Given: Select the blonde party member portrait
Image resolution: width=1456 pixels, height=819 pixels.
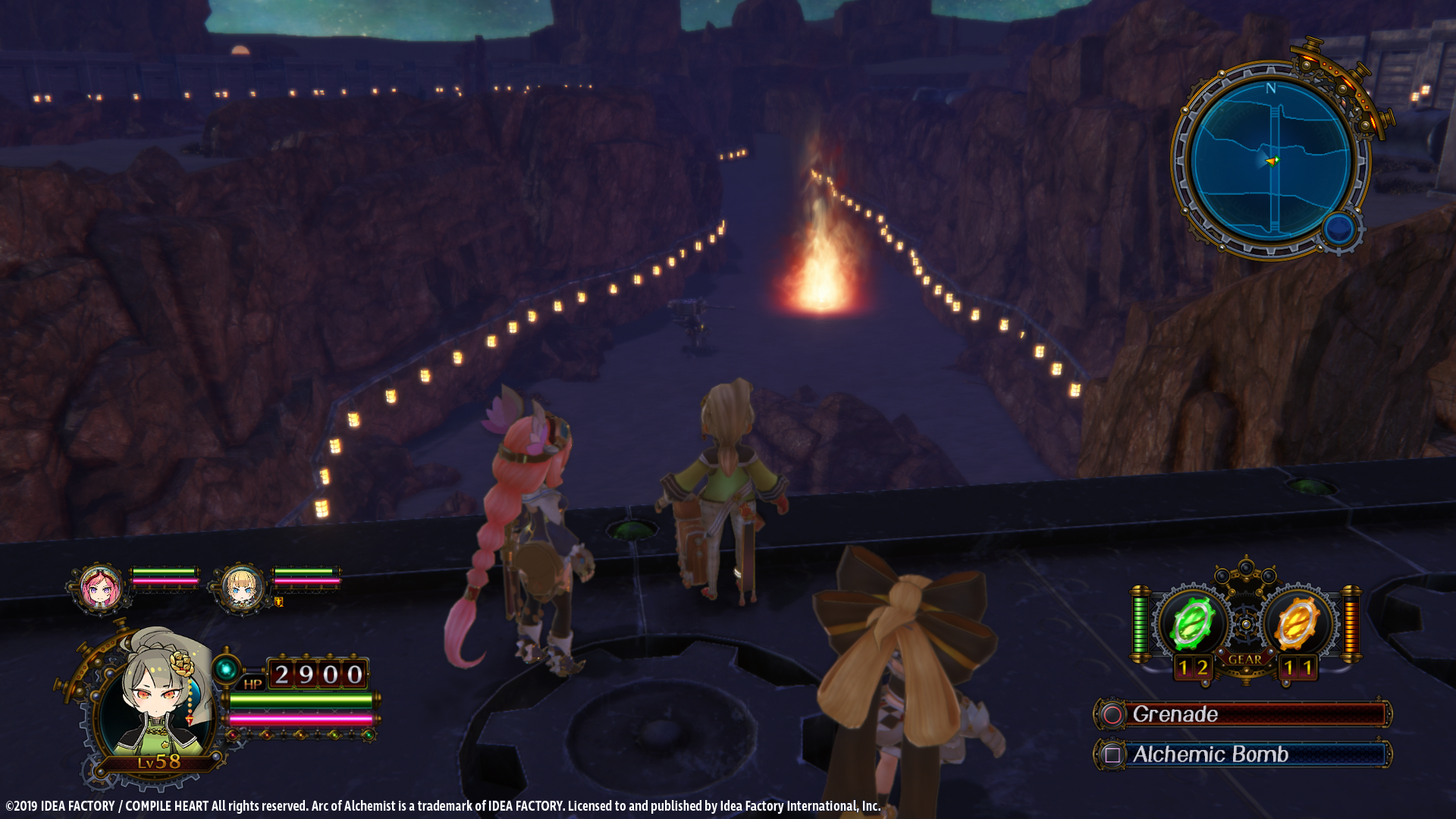Looking at the screenshot, I should [241, 588].
